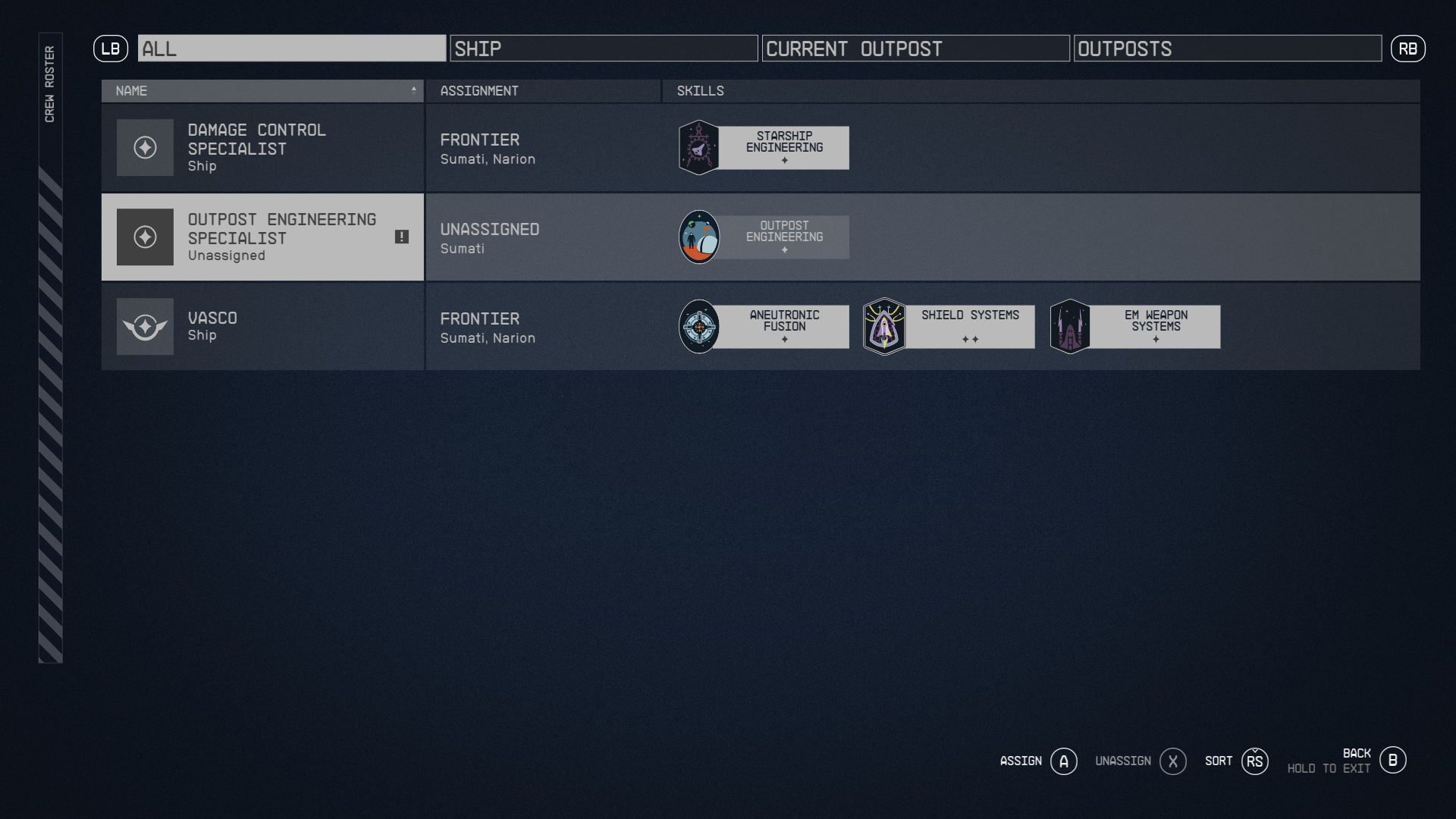Screen dimensions: 1456x819
Task: Click the Outpost Engineering skill icon
Action: (x=698, y=237)
